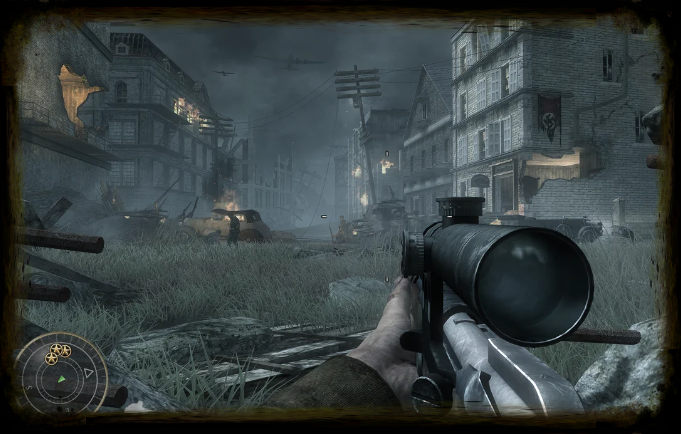The width and height of the screenshot is (681, 434).
Task: Select the green player arrow on radar
Action: click(x=60, y=380)
